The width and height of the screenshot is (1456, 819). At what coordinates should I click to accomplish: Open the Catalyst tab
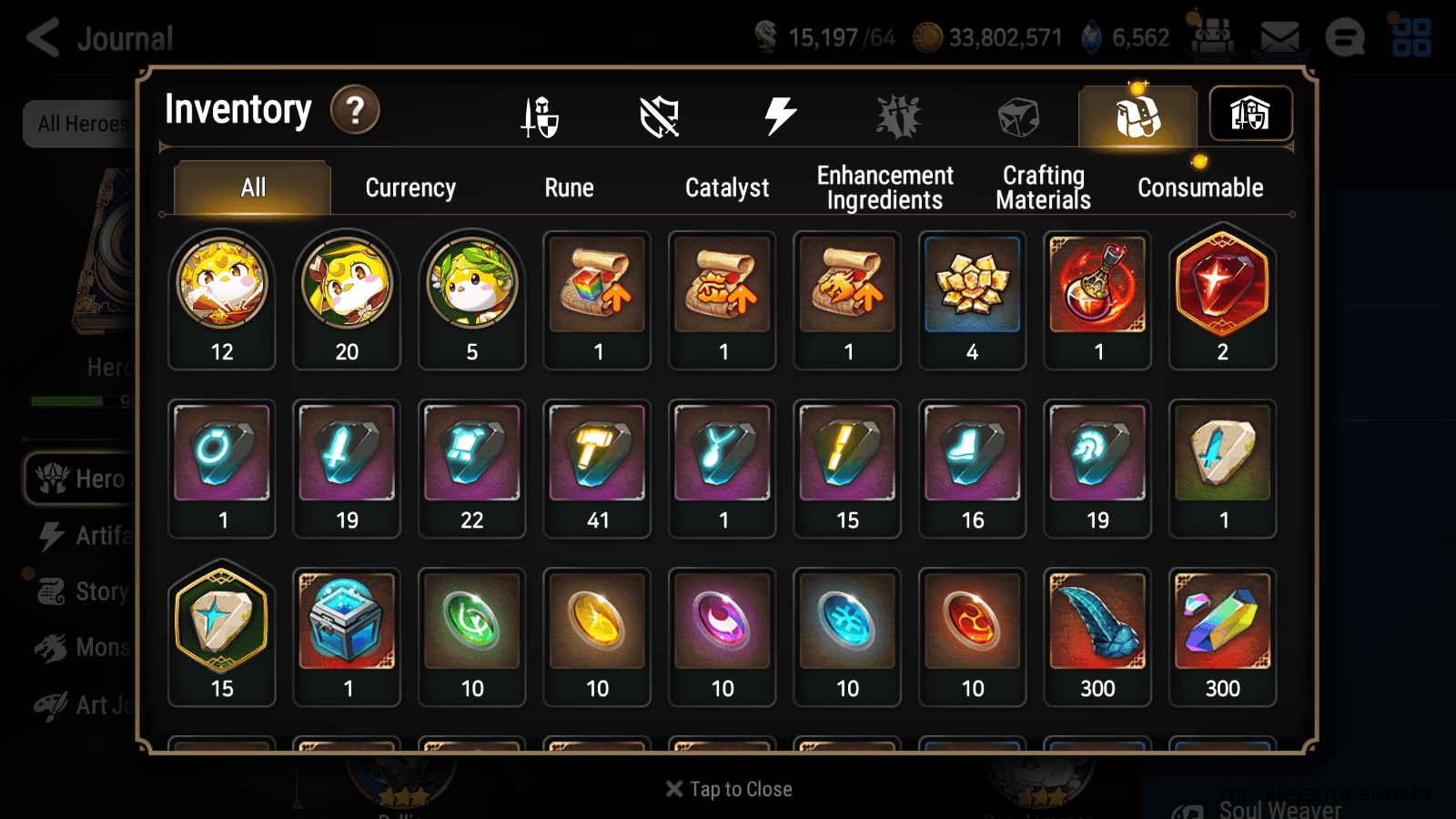pyautogui.click(x=727, y=188)
